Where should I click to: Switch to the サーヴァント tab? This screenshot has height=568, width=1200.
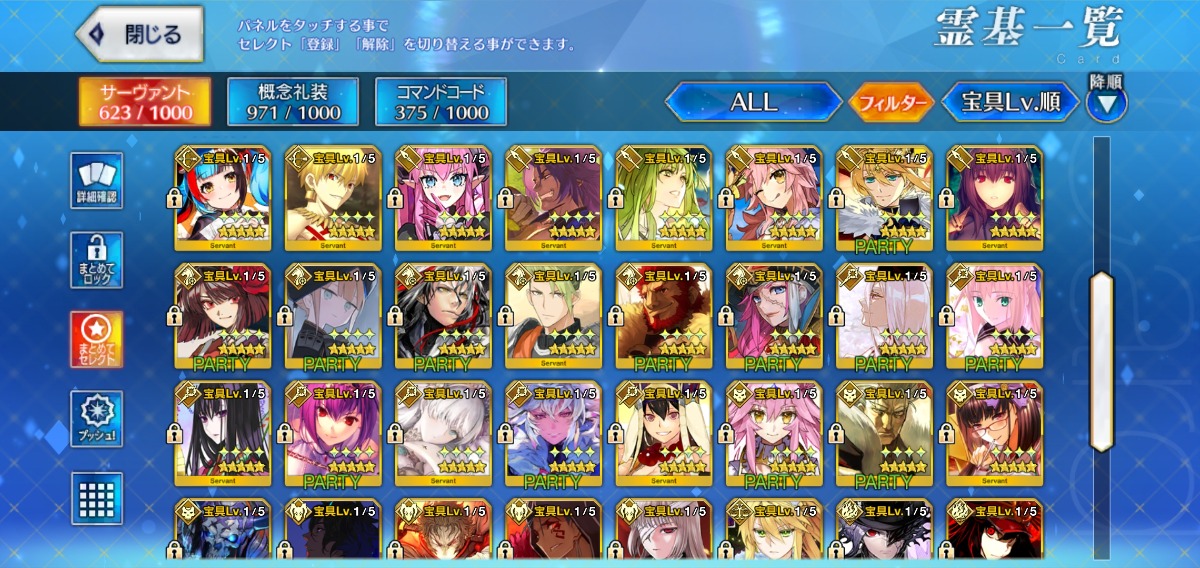click(145, 102)
